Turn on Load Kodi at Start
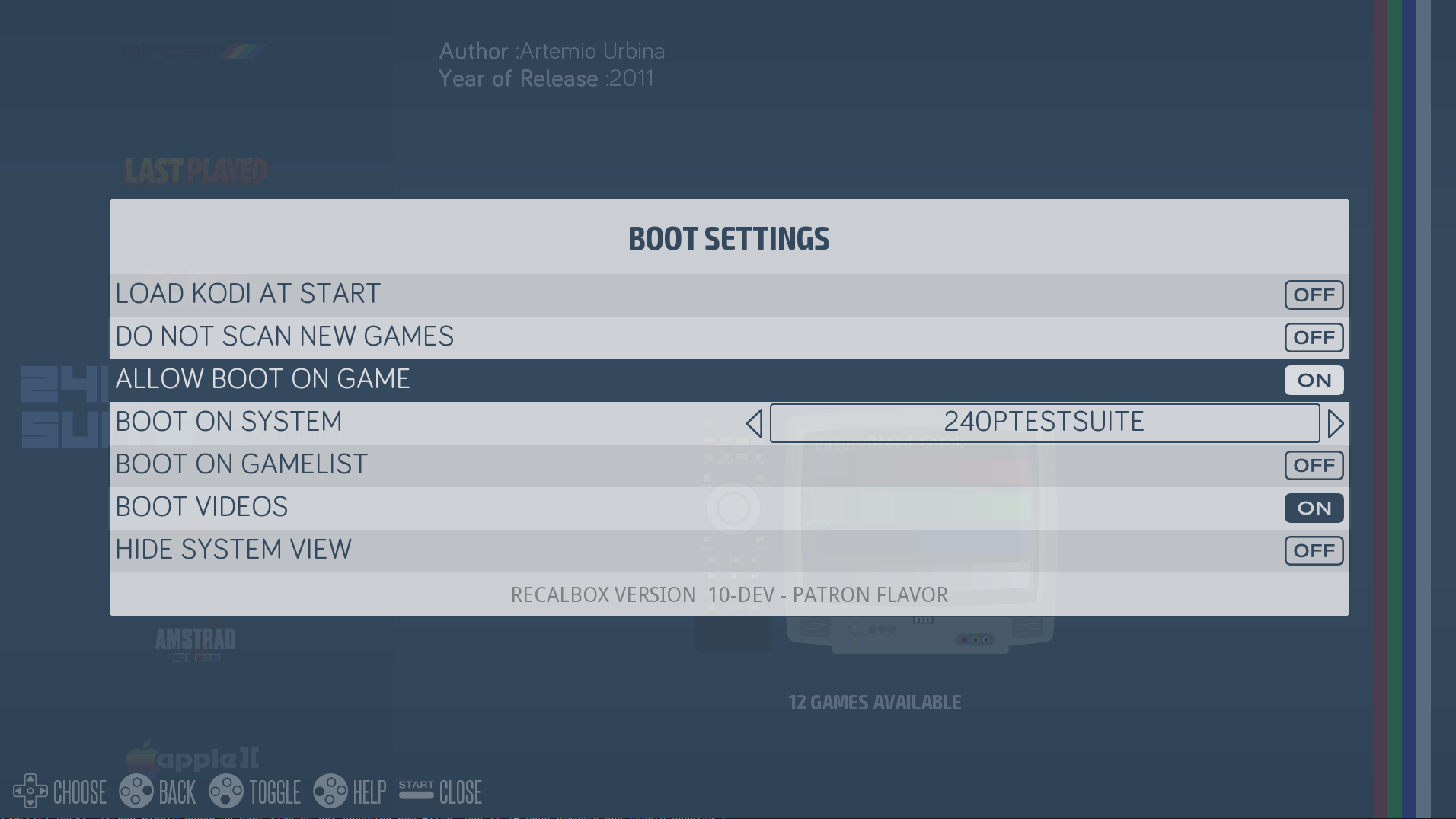This screenshot has width=1456, height=819. tap(1314, 295)
